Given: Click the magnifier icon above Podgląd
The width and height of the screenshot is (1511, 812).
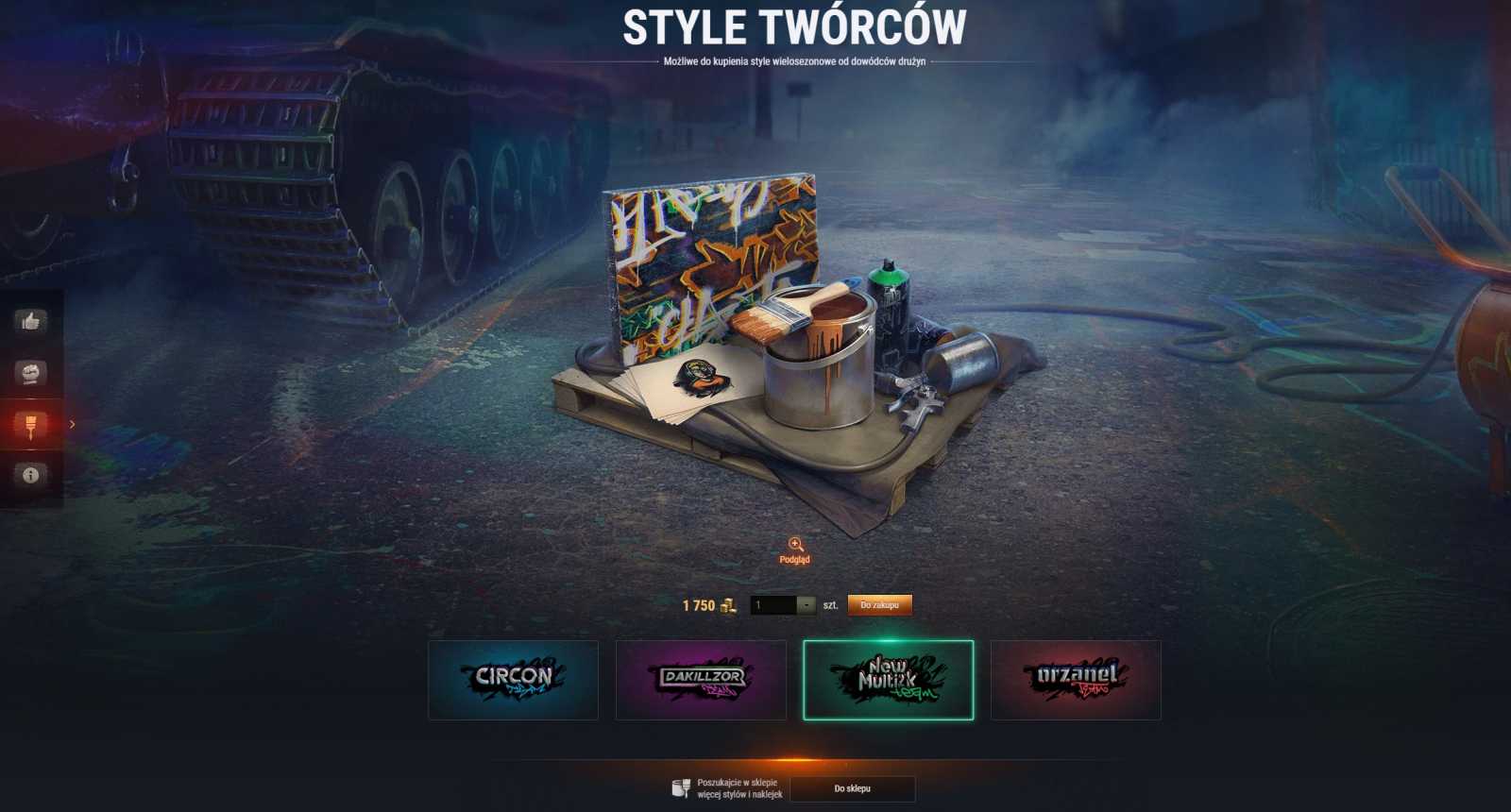Looking at the screenshot, I should [x=796, y=546].
